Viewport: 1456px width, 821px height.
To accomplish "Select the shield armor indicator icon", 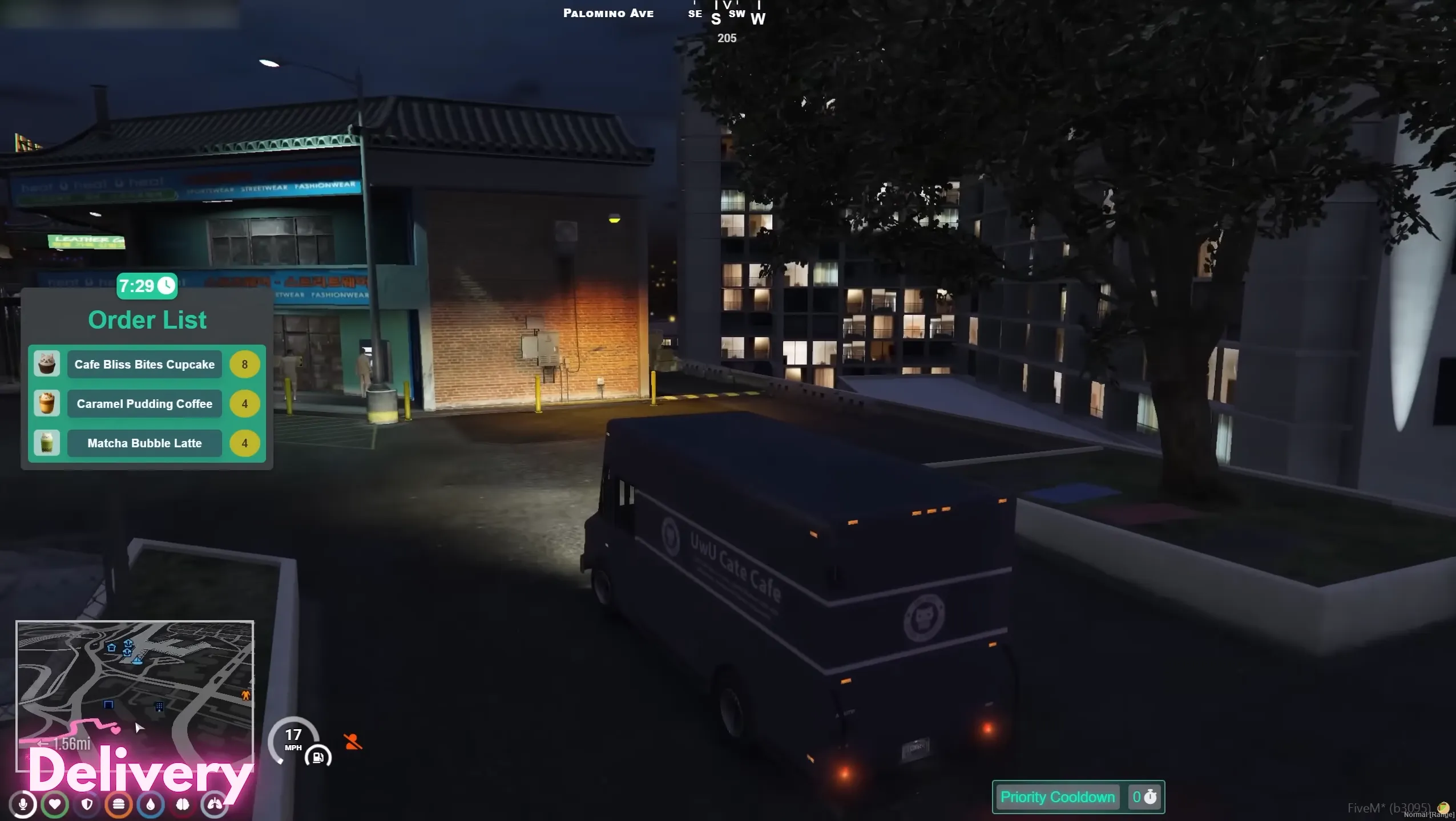I will 87,805.
